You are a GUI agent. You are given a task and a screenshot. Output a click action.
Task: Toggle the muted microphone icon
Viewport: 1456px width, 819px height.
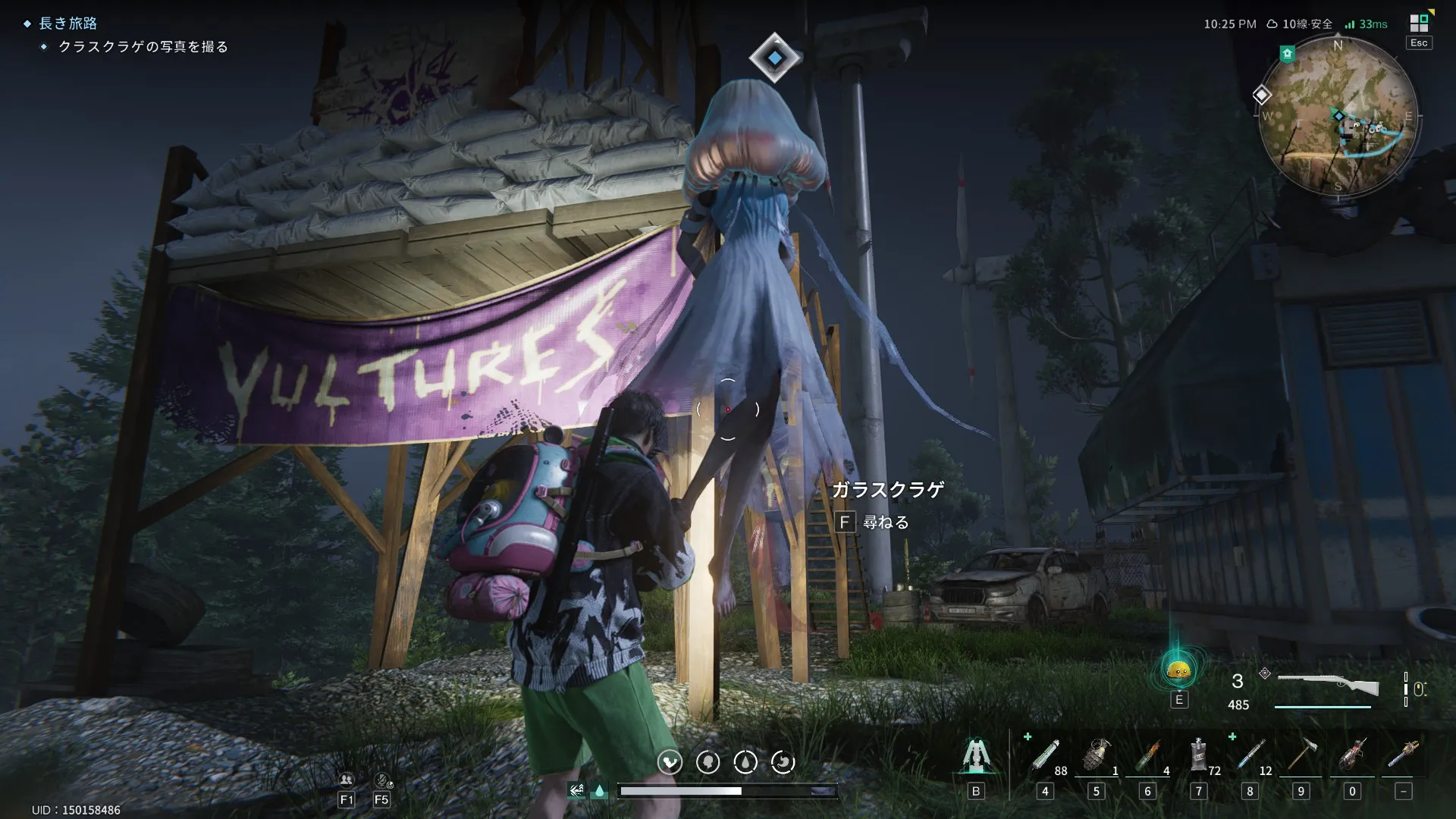(382, 780)
